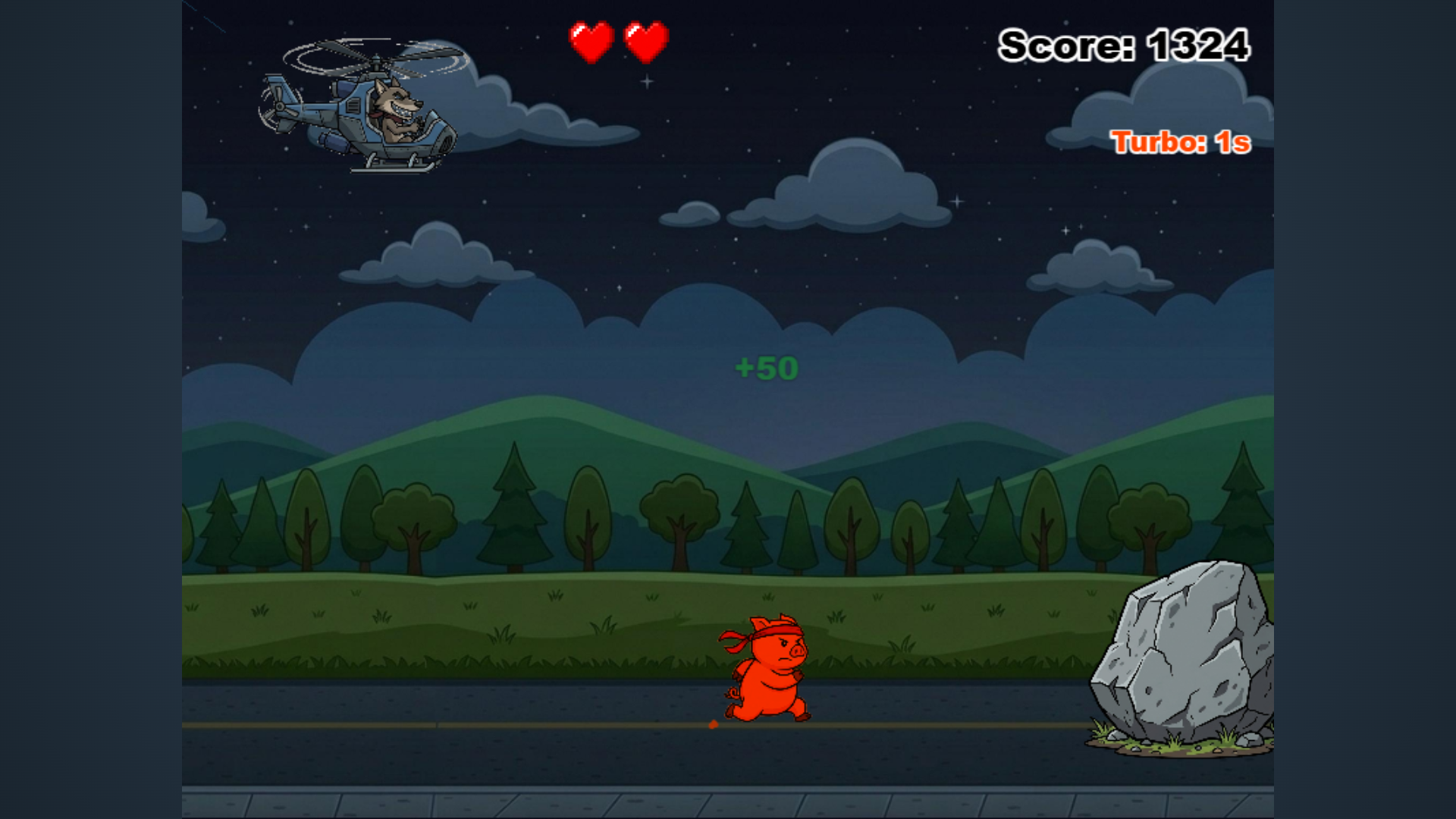Click the small red ember behind the pig

pyautogui.click(x=713, y=726)
